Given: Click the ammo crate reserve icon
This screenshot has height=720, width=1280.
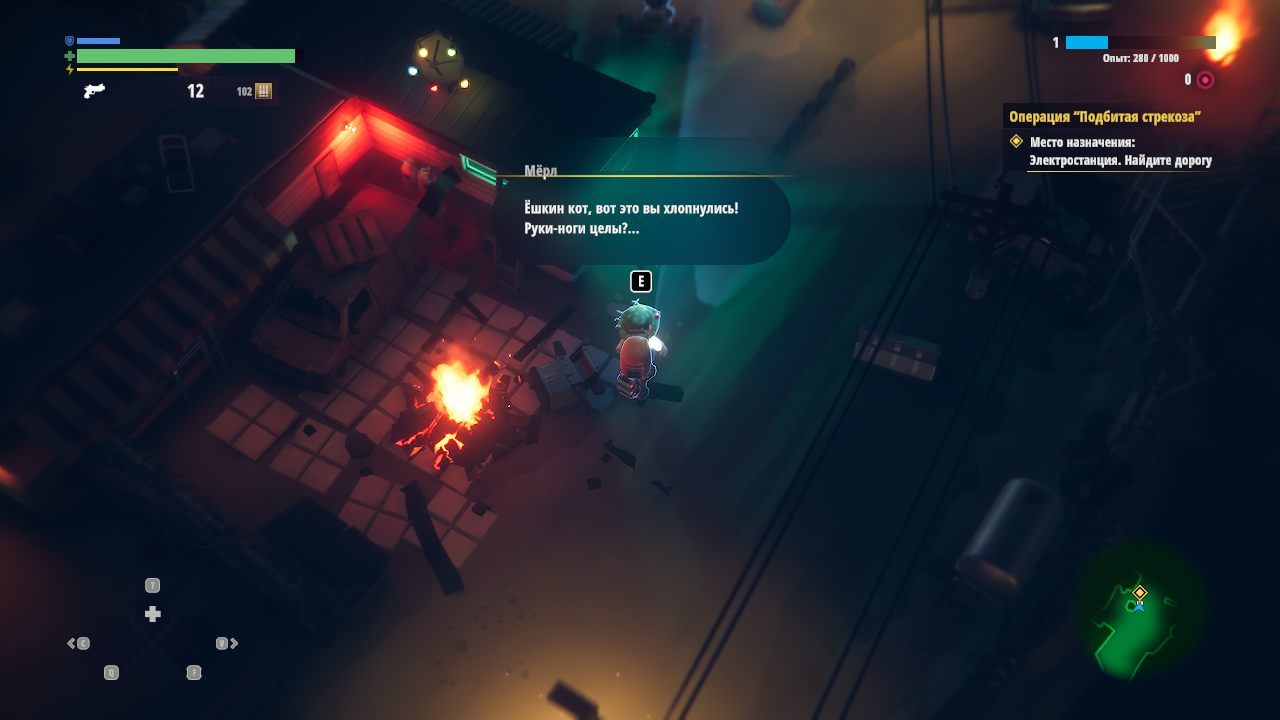Looking at the screenshot, I should [263, 91].
